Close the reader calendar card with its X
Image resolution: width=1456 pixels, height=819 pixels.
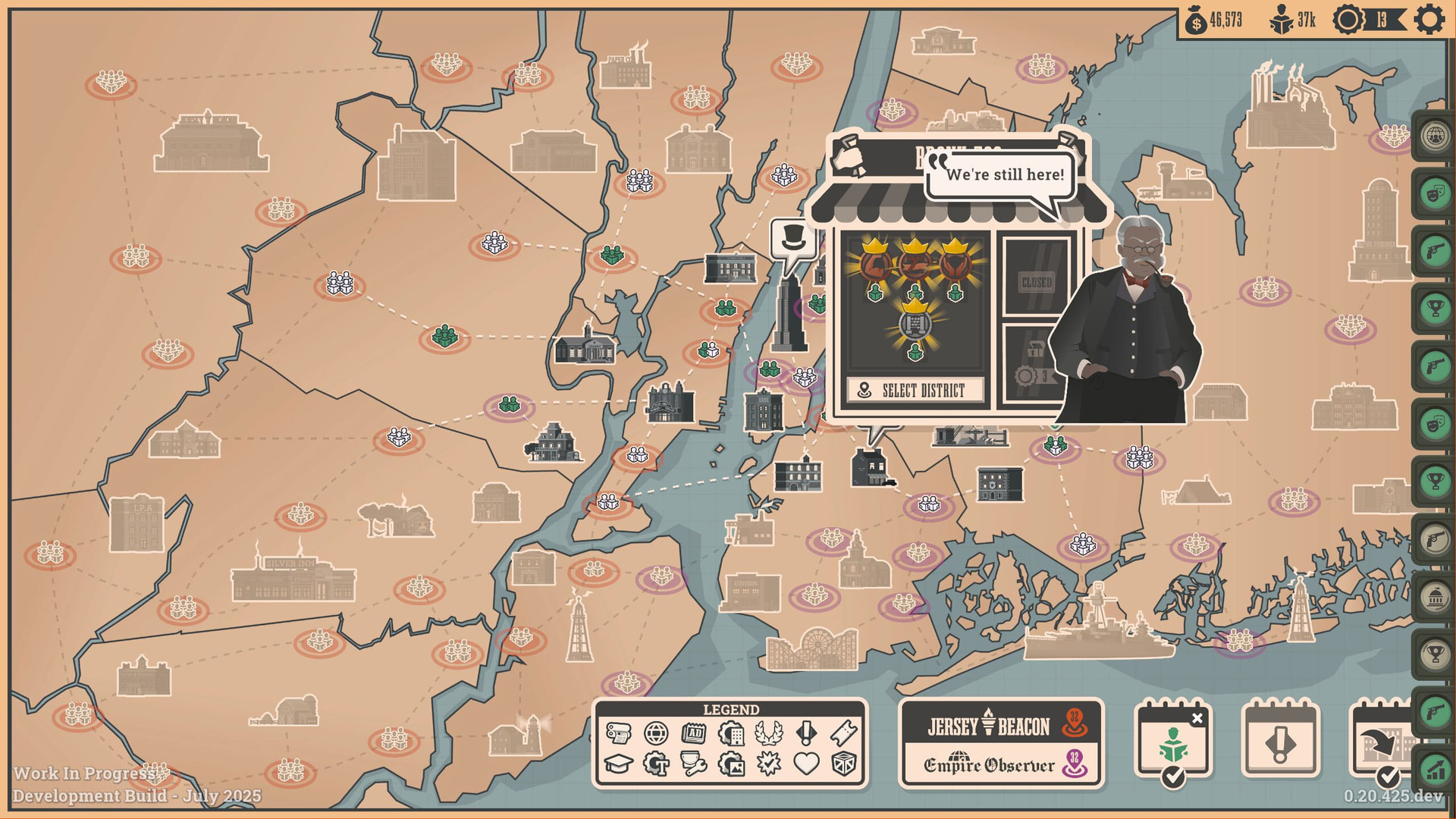point(1197,718)
